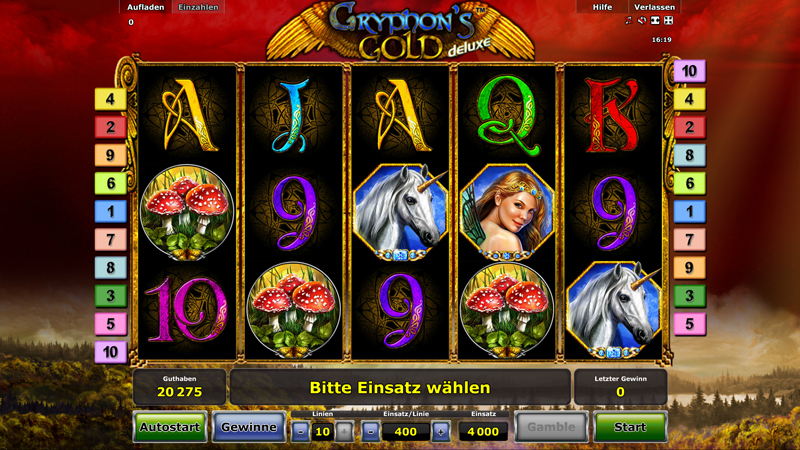Viewport: 800px width, 450px height.
Task: Open the Hilfe help page
Action: coord(602,7)
